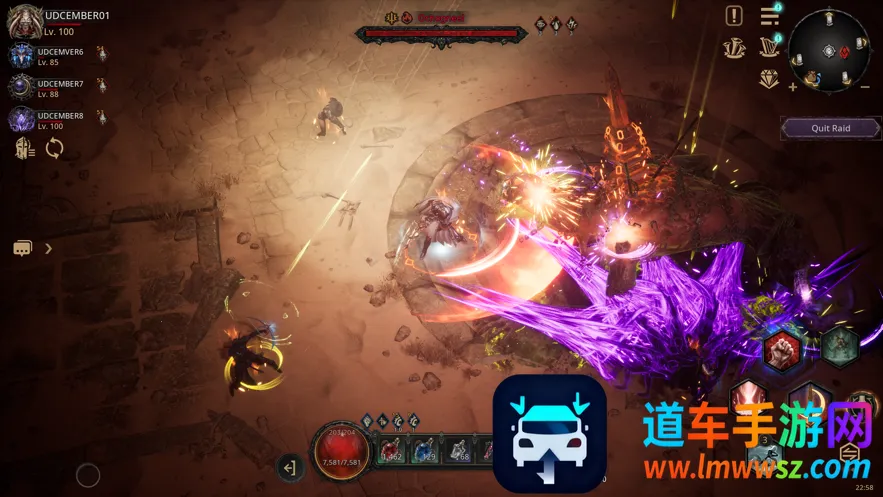Select party member UDCEMVER6
This screenshot has height=497, width=883.
(x=22, y=56)
